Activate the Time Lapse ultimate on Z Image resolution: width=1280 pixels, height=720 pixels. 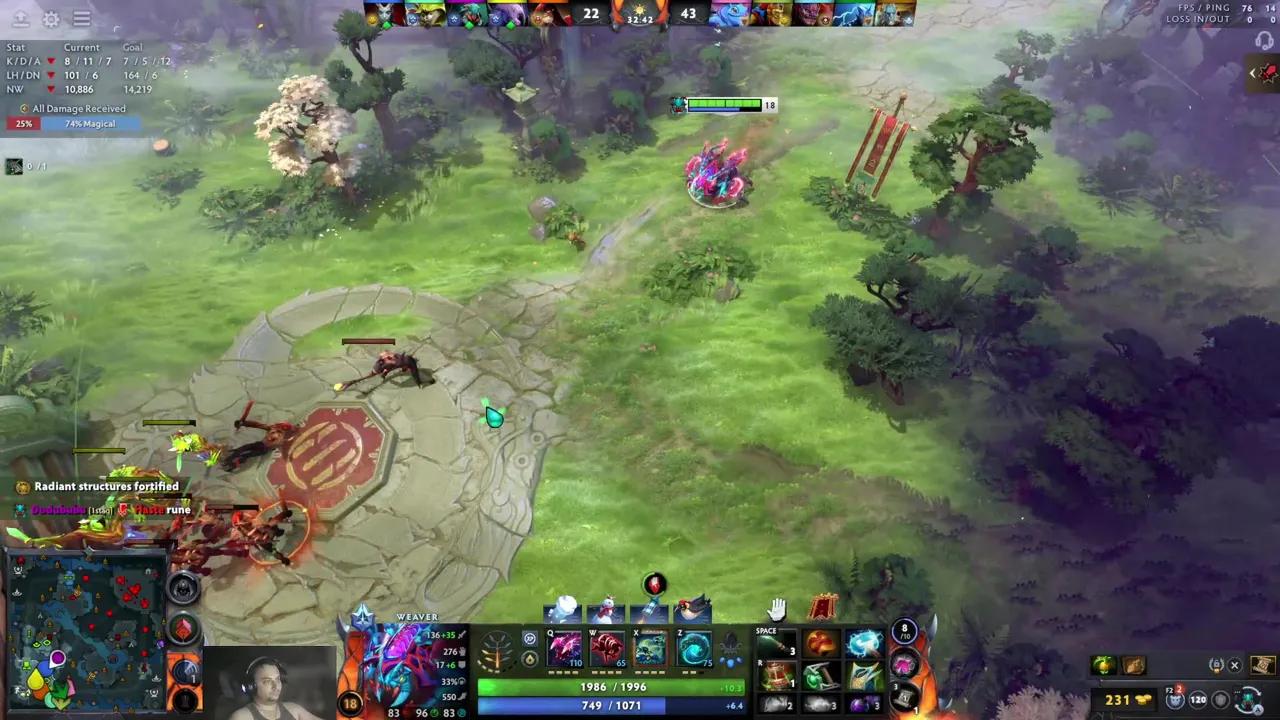(x=693, y=646)
